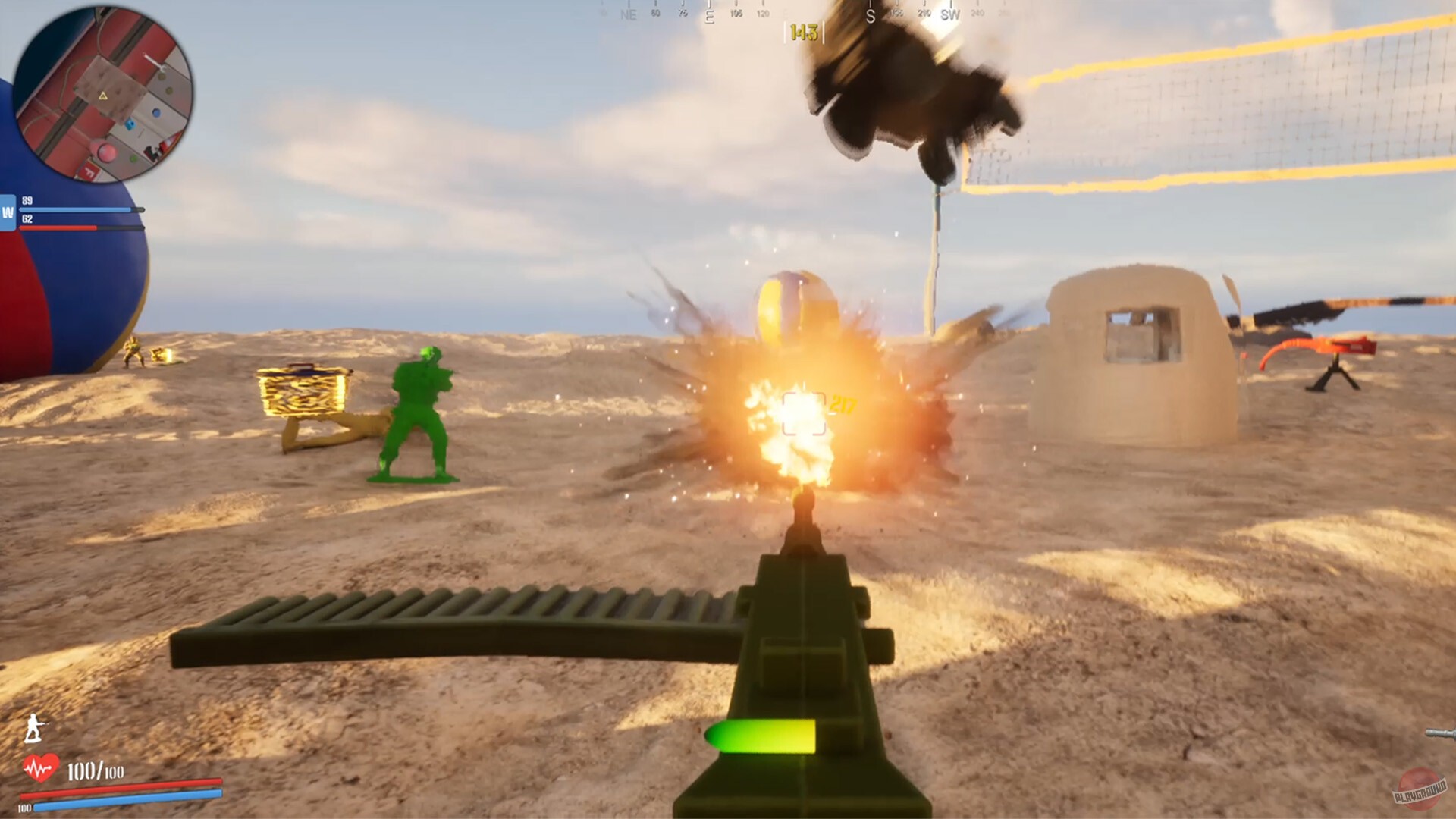This screenshot has width=1456, height=819.
Task: Click the standing toy soldier stance icon
Action: [33, 728]
